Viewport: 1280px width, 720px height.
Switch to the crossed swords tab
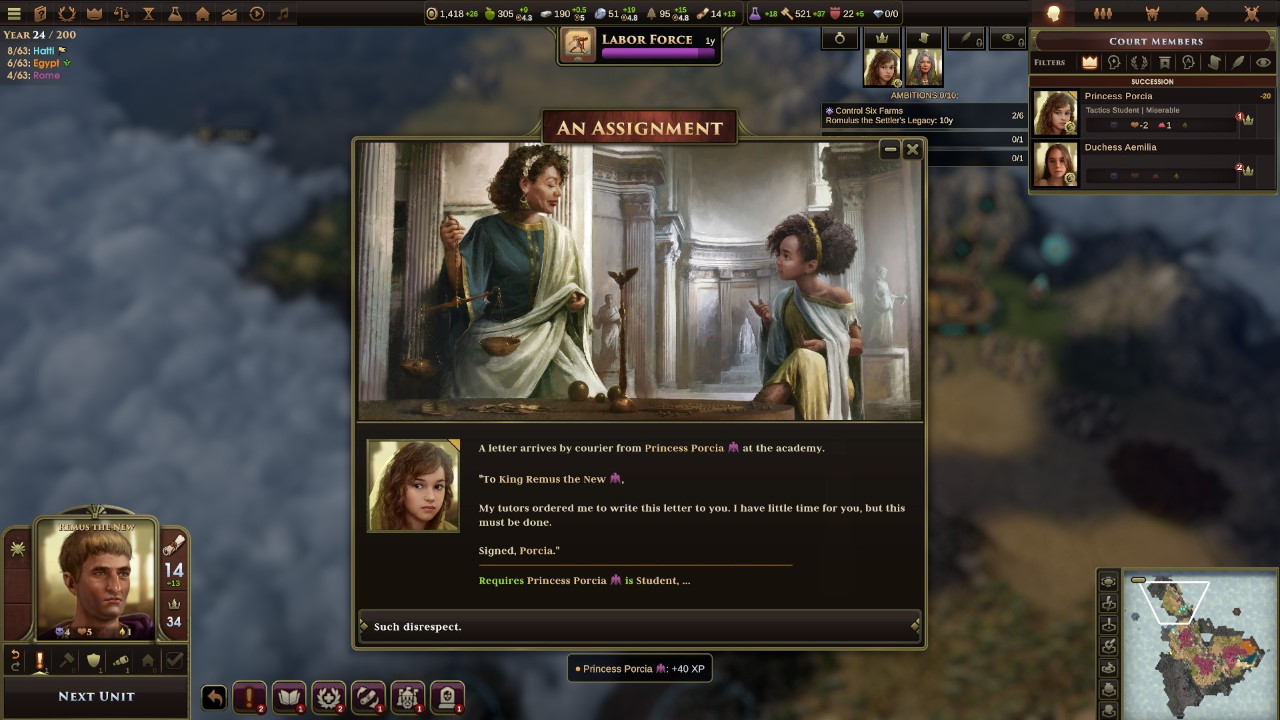[1251, 14]
